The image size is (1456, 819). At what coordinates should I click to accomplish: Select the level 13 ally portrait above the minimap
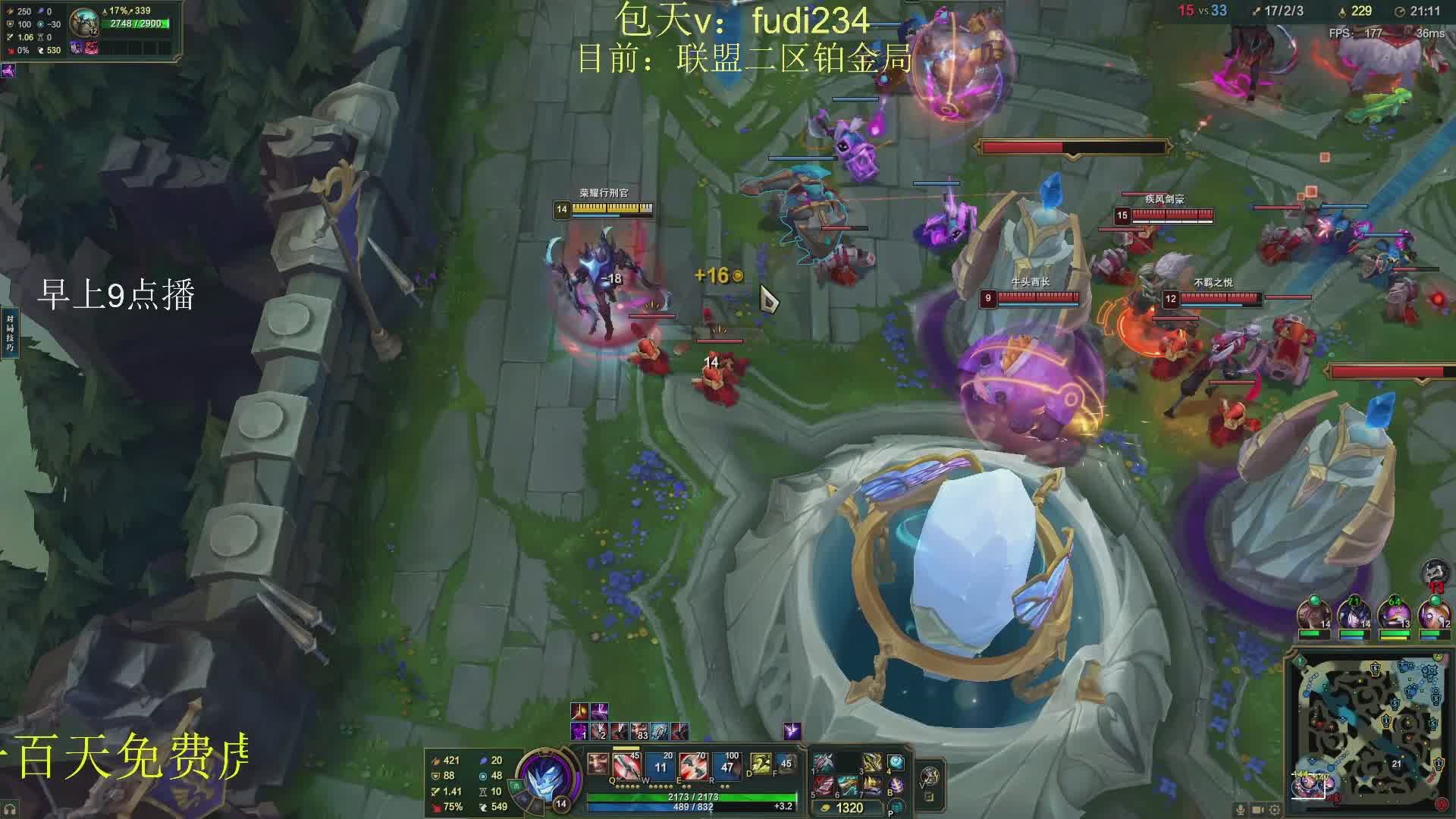click(x=1394, y=614)
